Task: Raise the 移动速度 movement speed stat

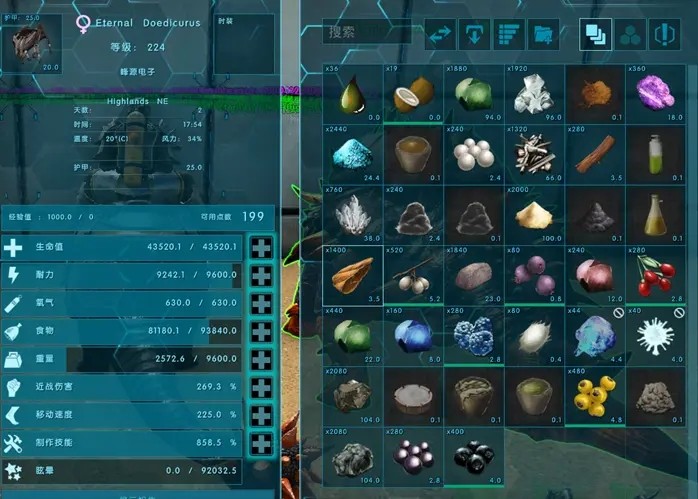Action: (x=261, y=416)
